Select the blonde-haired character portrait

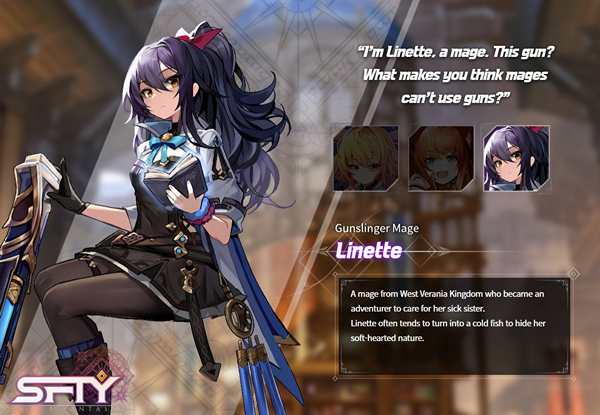365,158
